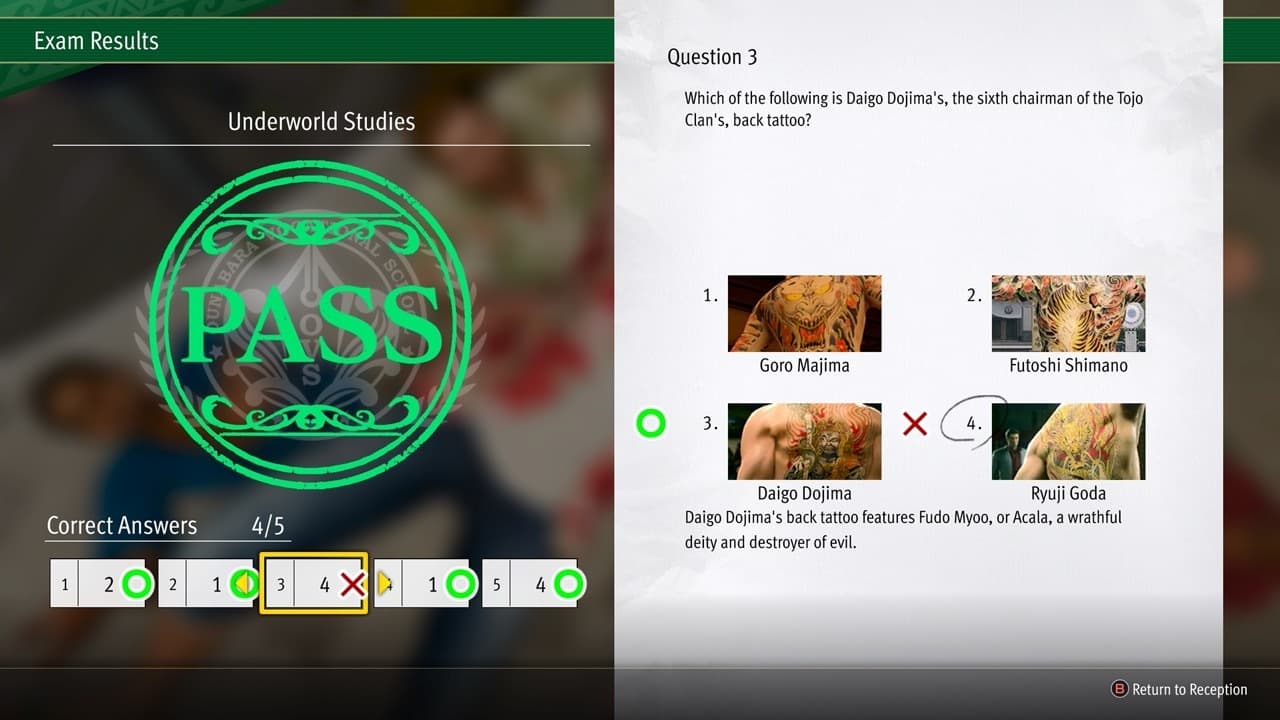1280x720 pixels.
Task: Click the Futoshi Shimano tattoo thumbnail
Action: coord(1068,313)
